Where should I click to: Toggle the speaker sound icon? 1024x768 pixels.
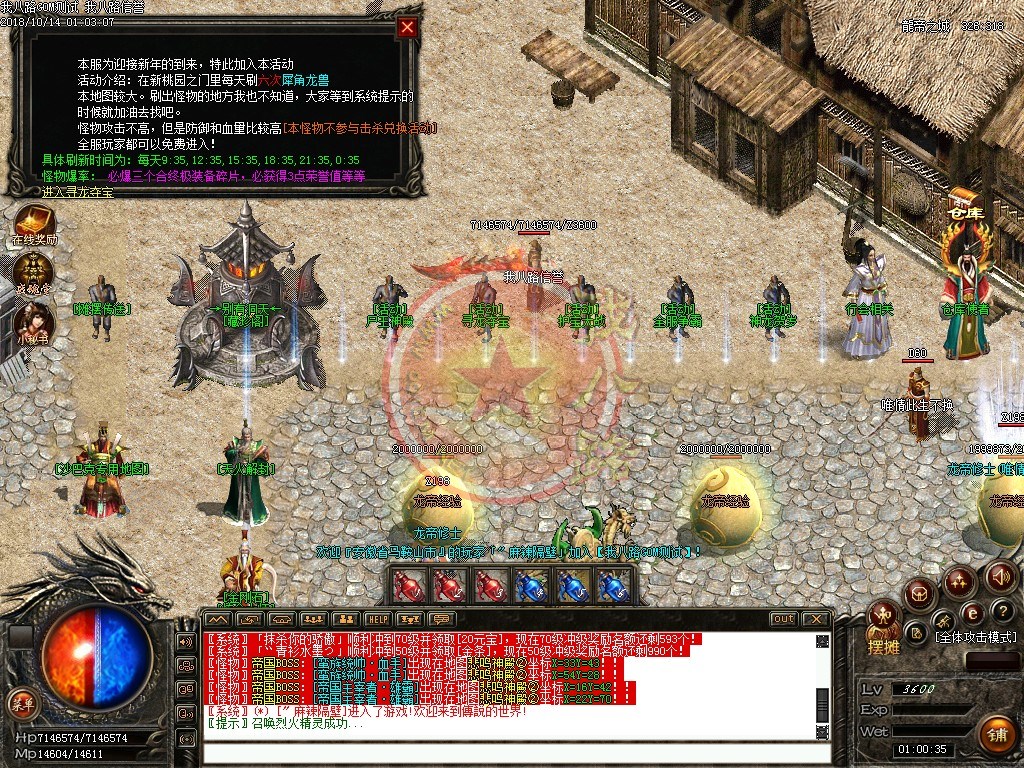[x=1000, y=576]
